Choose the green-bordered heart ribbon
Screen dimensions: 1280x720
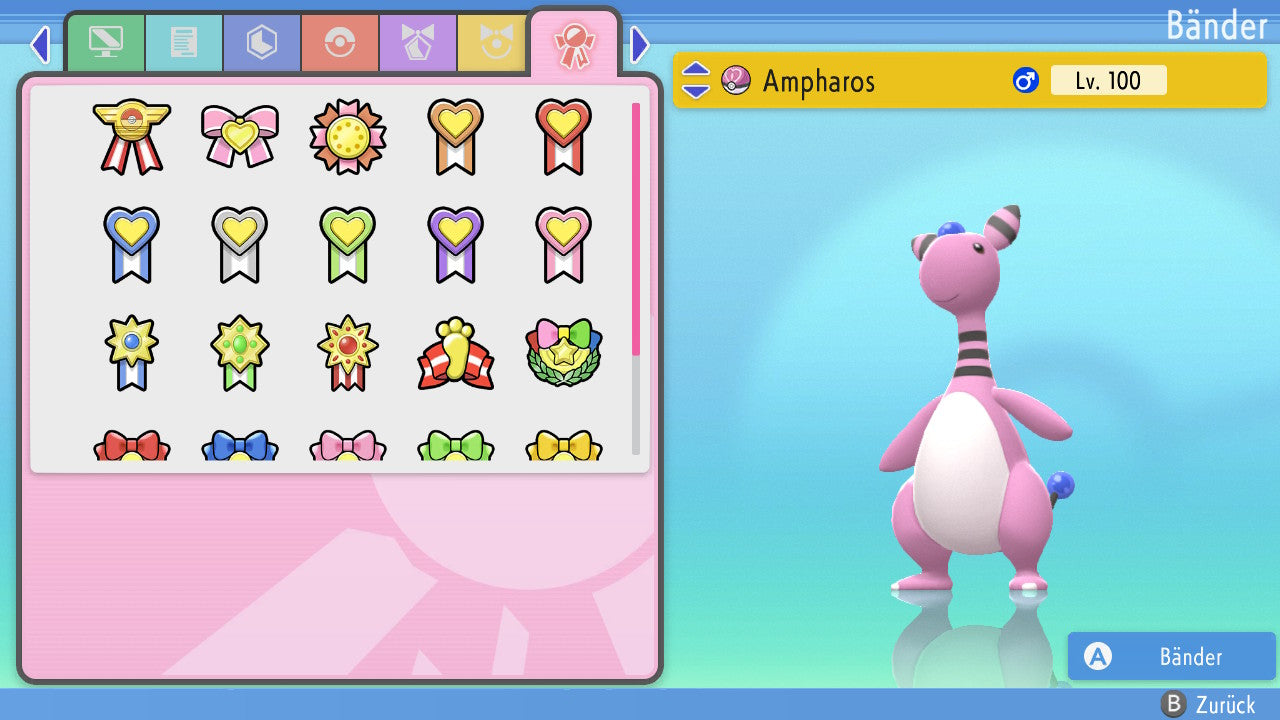click(348, 244)
